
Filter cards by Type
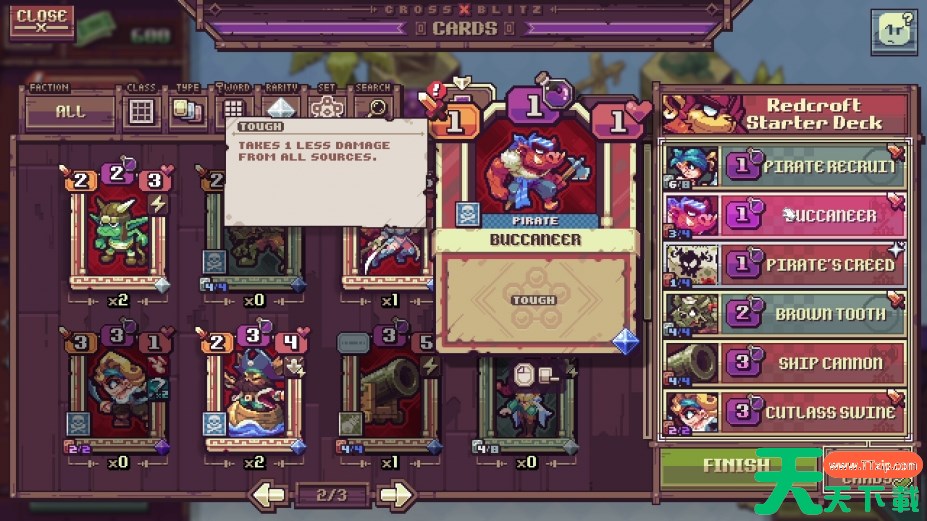pyautogui.click(x=187, y=110)
